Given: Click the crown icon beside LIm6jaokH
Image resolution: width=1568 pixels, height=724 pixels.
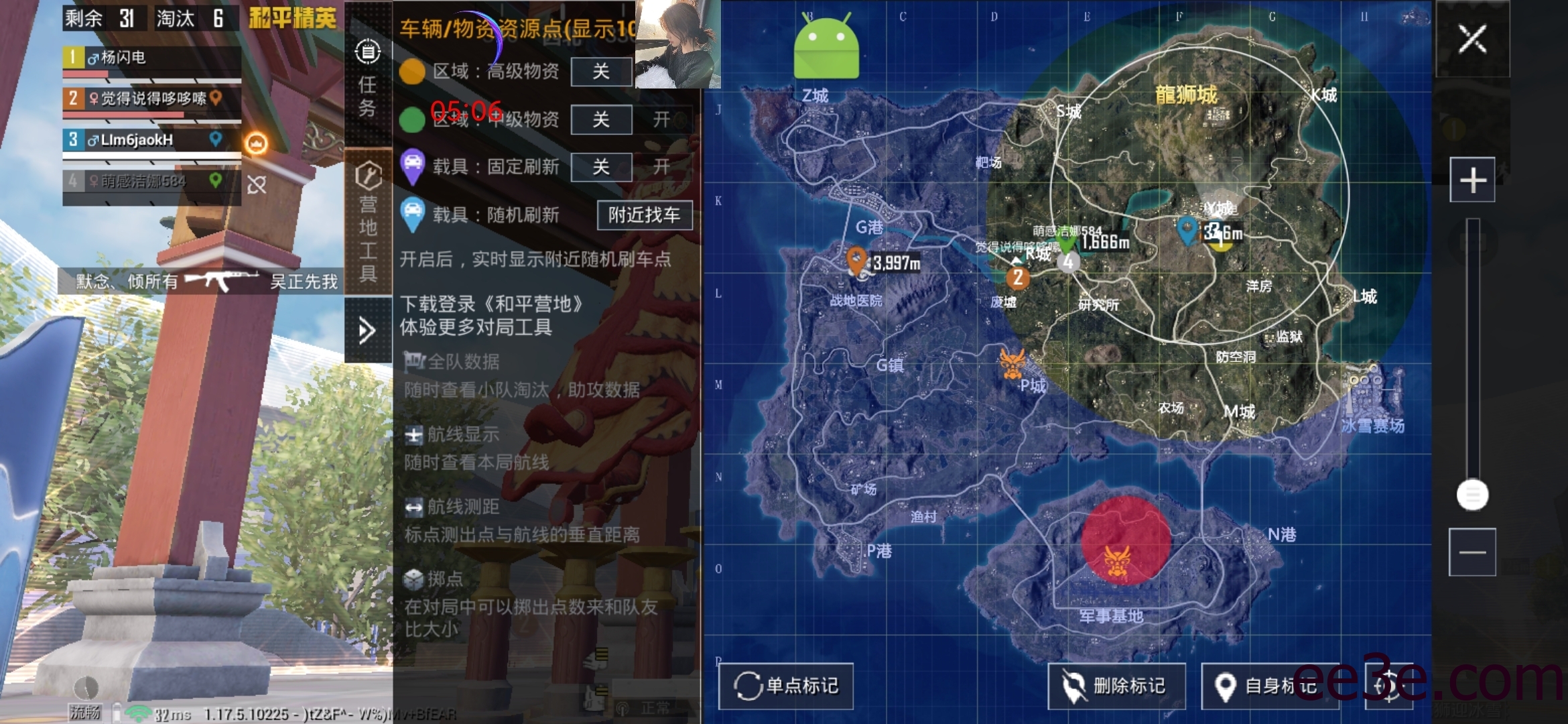Looking at the screenshot, I should tap(257, 142).
